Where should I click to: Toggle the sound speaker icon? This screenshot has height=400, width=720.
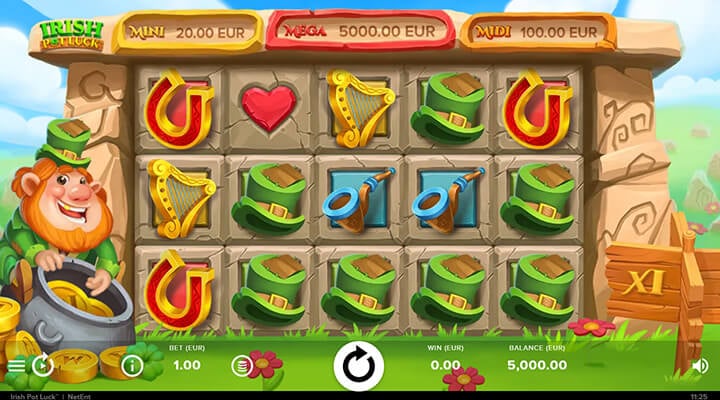click(x=700, y=365)
